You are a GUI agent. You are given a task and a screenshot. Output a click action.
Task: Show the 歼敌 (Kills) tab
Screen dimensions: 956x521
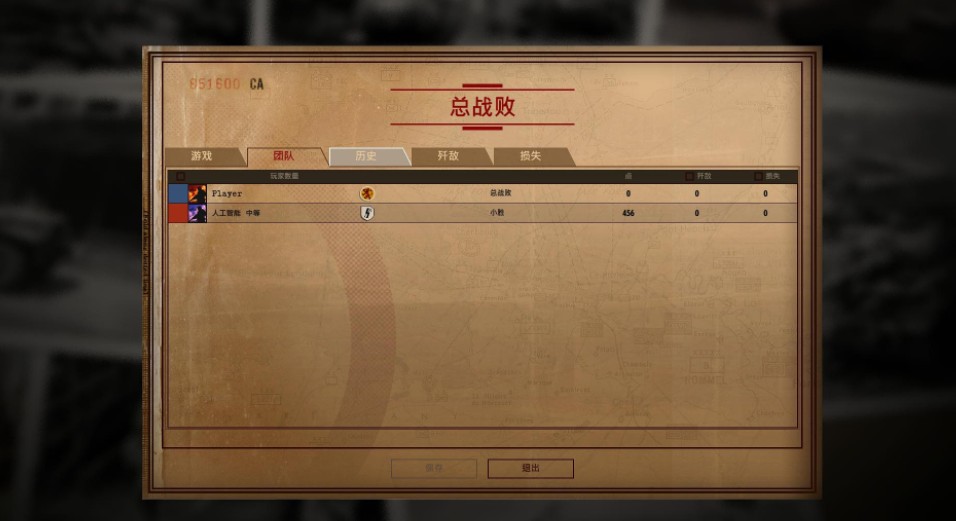click(x=448, y=156)
